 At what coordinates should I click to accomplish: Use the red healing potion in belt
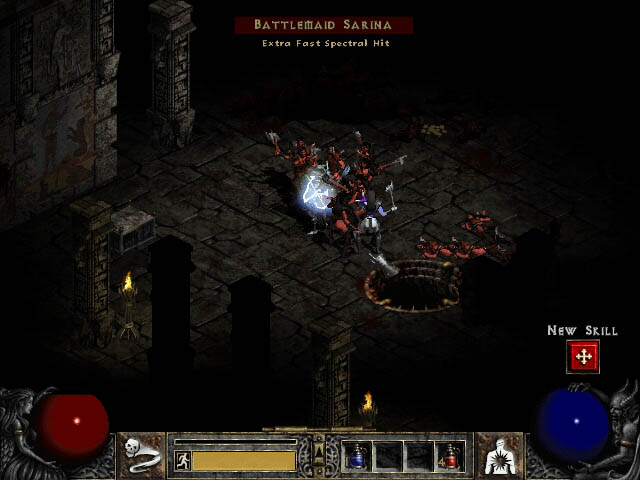point(449,456)
